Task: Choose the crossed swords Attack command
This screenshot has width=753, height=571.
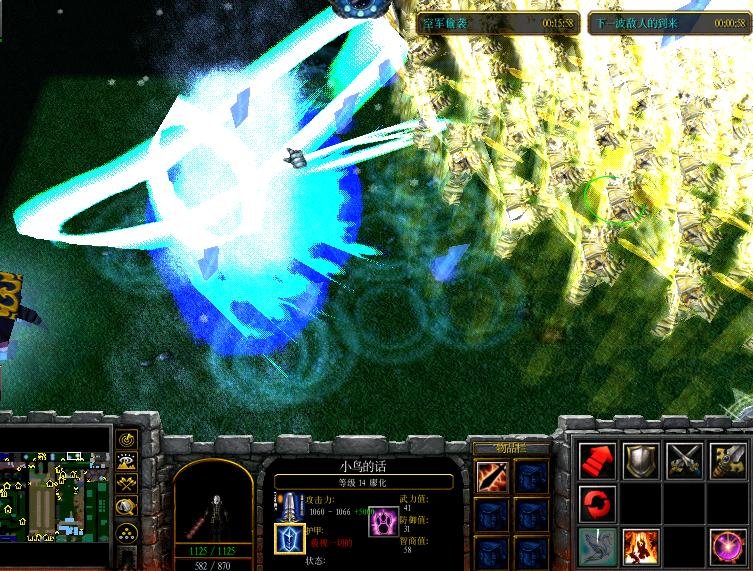Action: tap(685, 460)
